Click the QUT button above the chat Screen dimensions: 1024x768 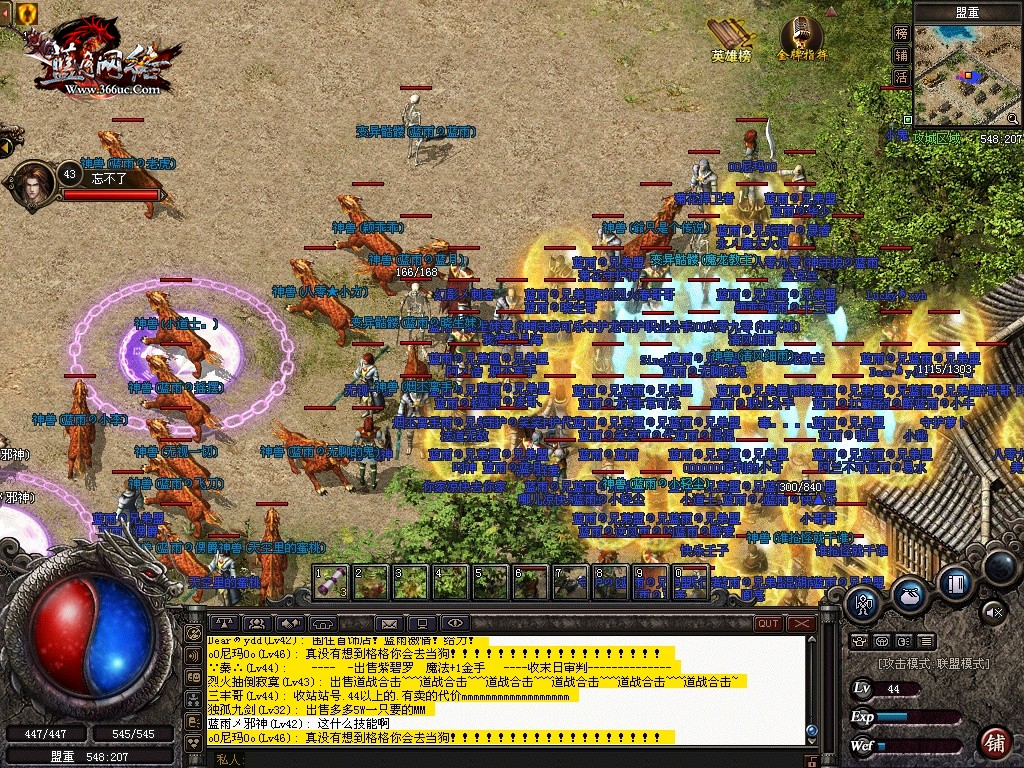(x=768, y=624)
